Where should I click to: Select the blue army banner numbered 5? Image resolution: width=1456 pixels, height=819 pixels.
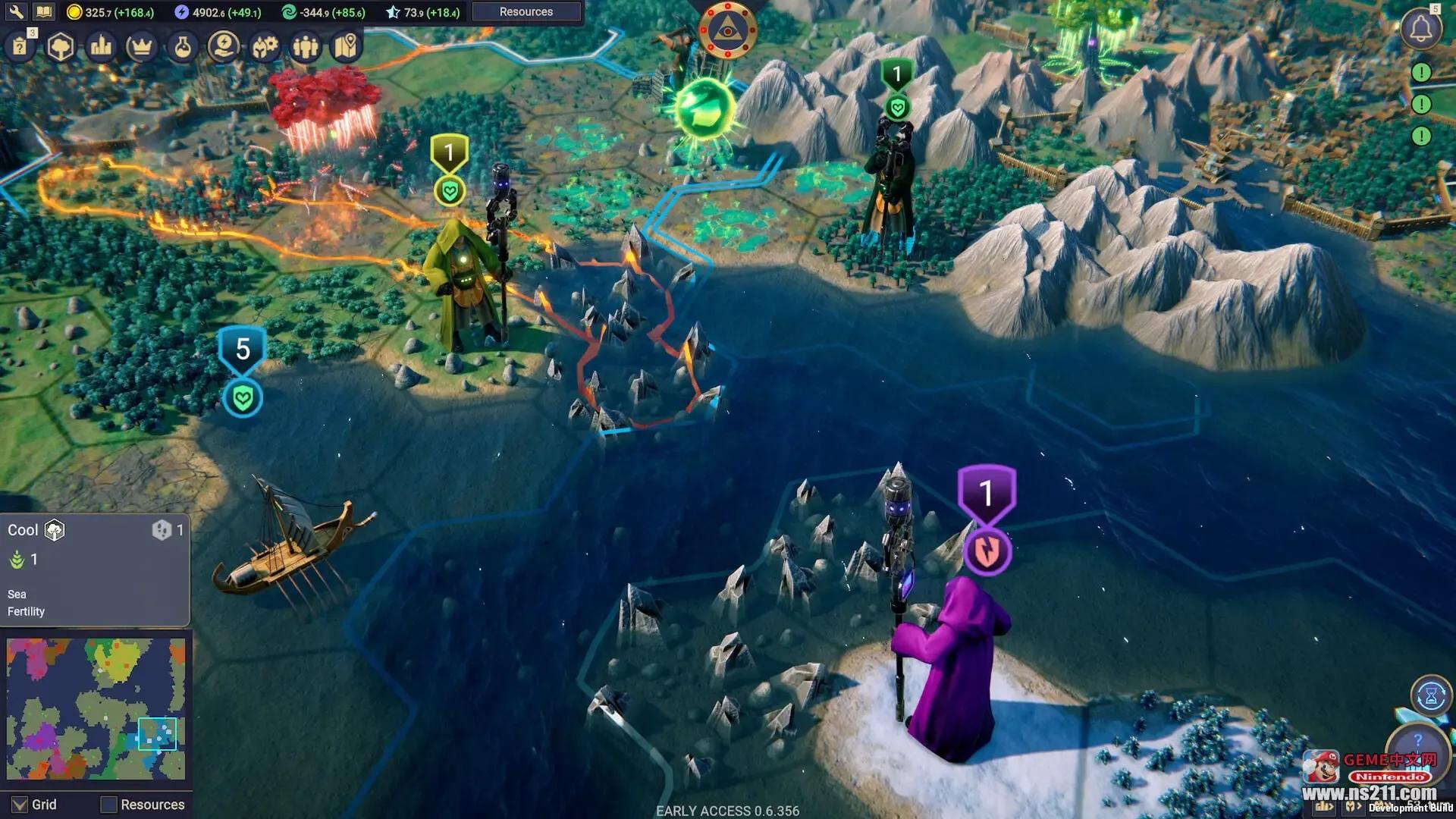click(x=243, y=350)
